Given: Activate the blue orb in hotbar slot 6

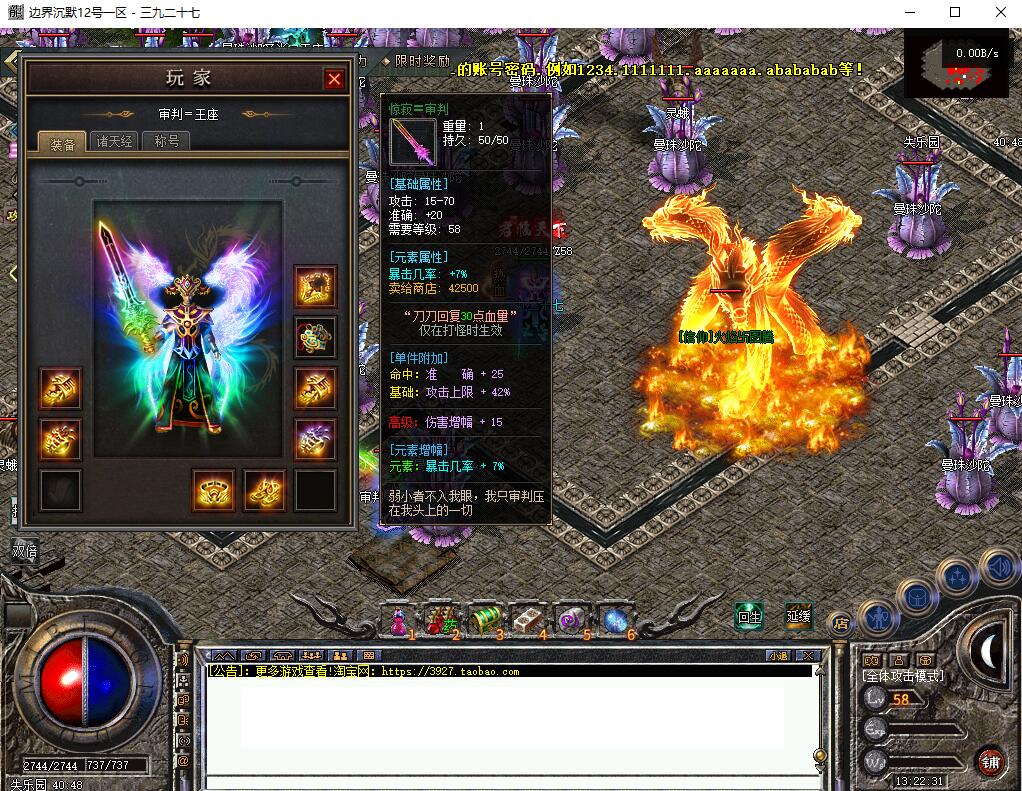Looking at the screenshot, I should (614, 620).
